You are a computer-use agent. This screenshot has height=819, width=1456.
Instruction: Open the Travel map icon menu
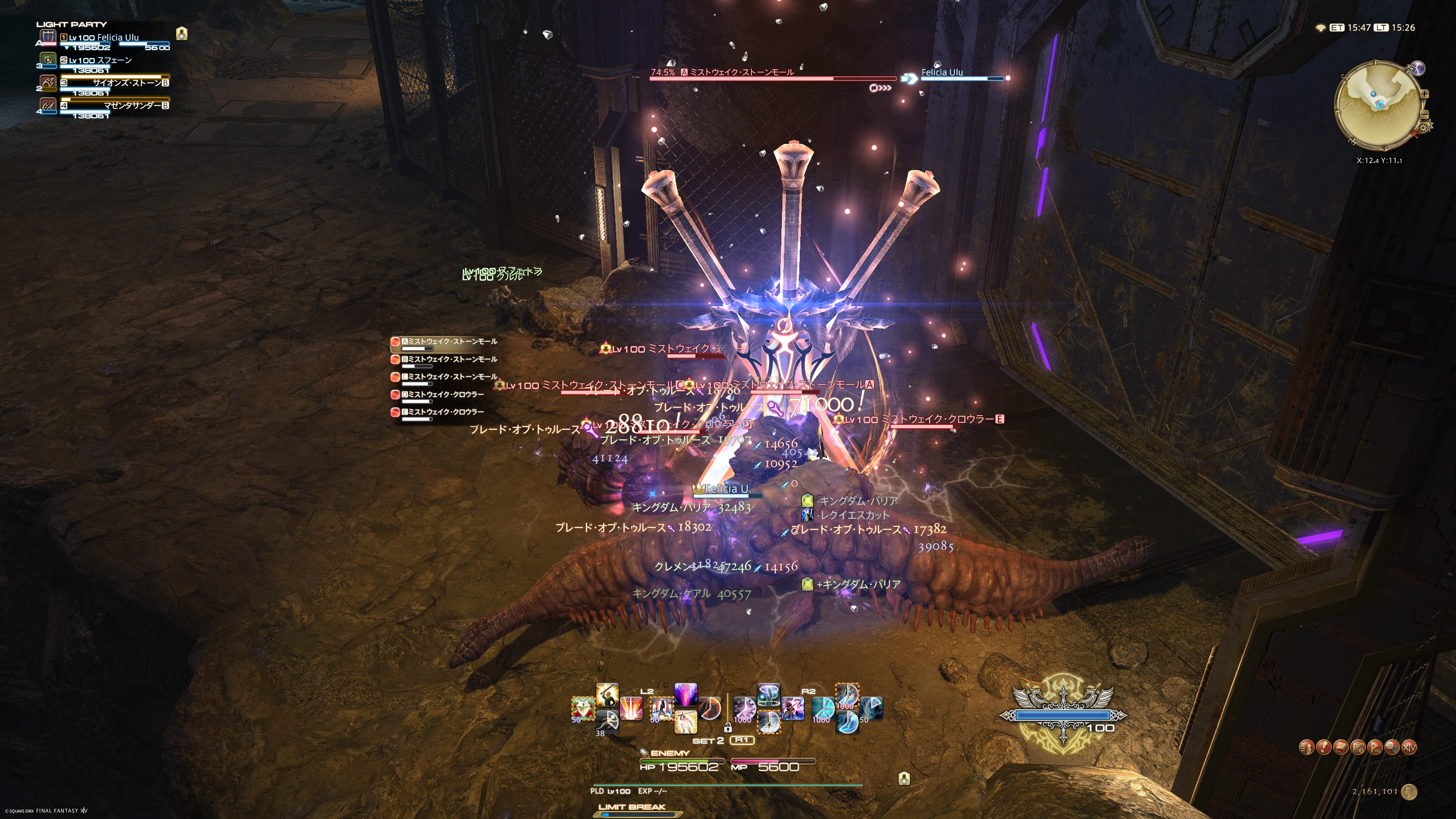[1358, 747]
